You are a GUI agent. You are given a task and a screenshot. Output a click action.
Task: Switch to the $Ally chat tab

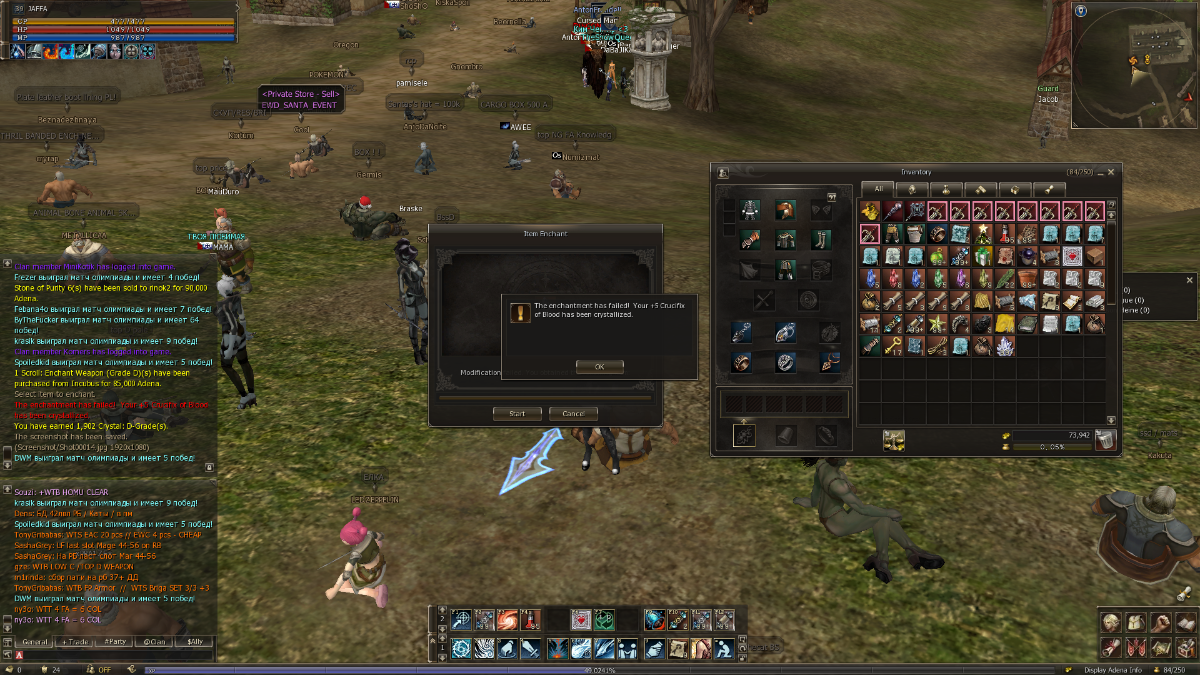pyautogui.click(x=193, y=641)
